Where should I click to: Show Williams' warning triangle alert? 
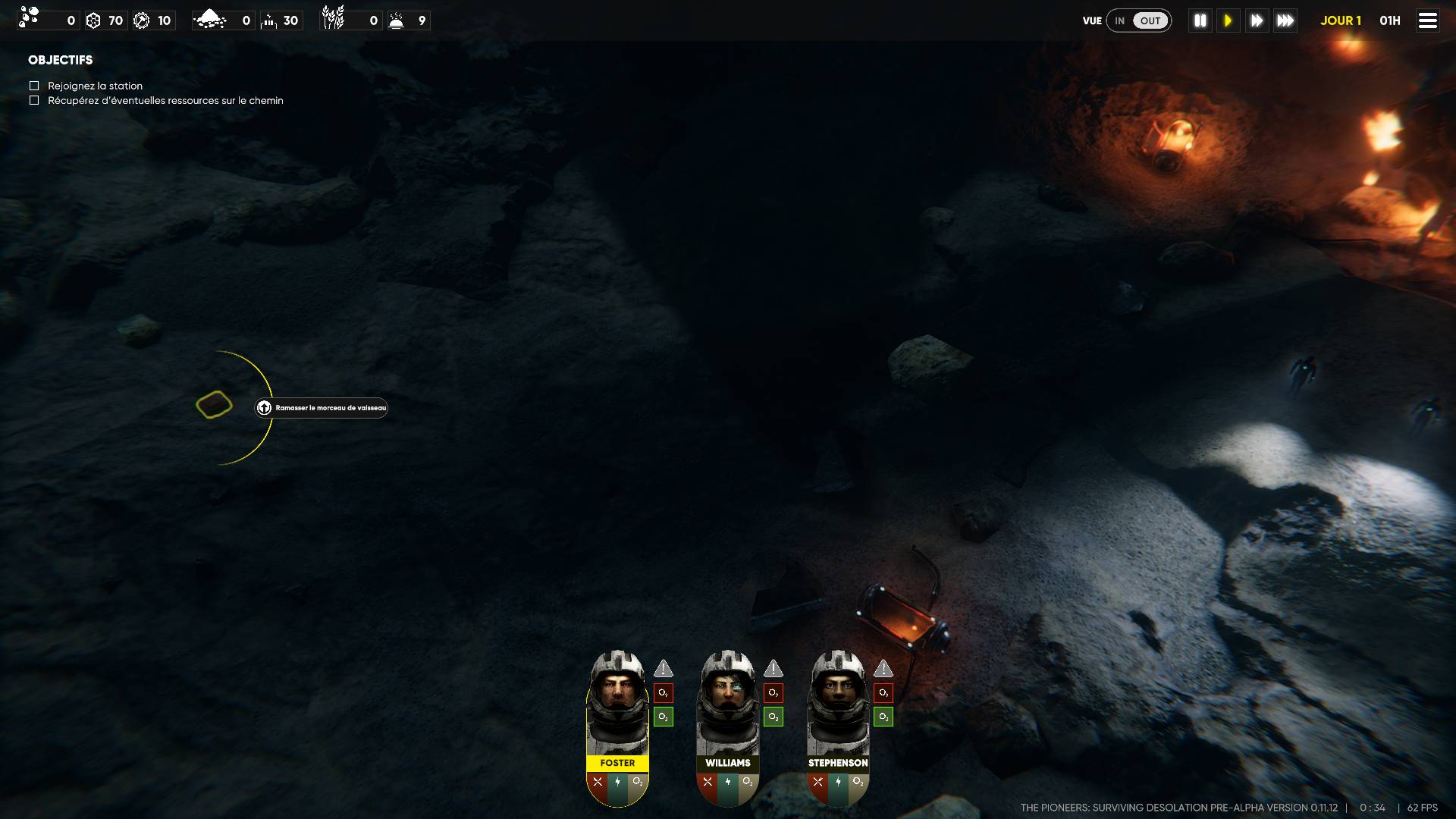tap(773, 669)
